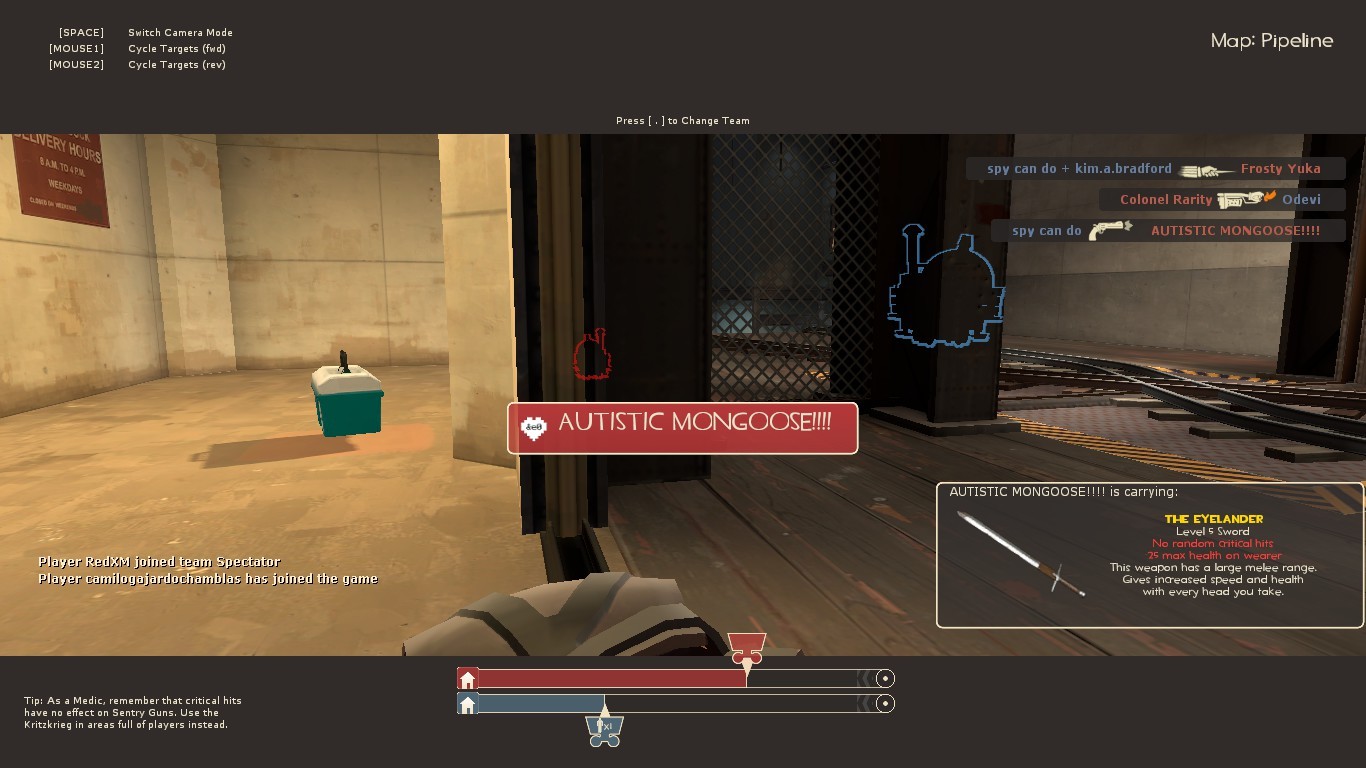Select the flaming flare gun kill icon
The width and height of the screenshot is (1366, 768).
(x=1243, y=199)
